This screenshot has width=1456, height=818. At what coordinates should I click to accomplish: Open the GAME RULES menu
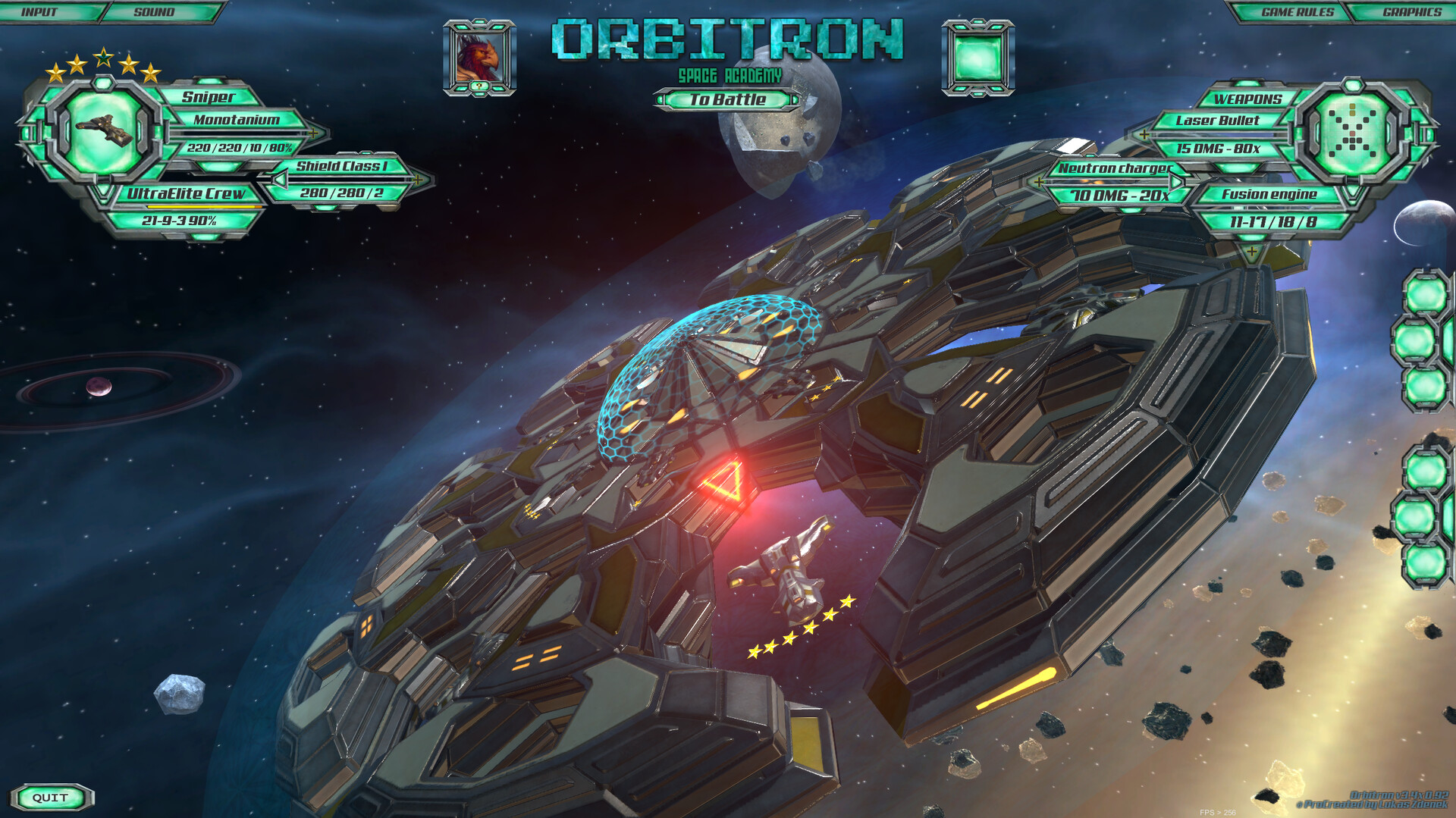pyautogui.click(x=1296, y=11)
